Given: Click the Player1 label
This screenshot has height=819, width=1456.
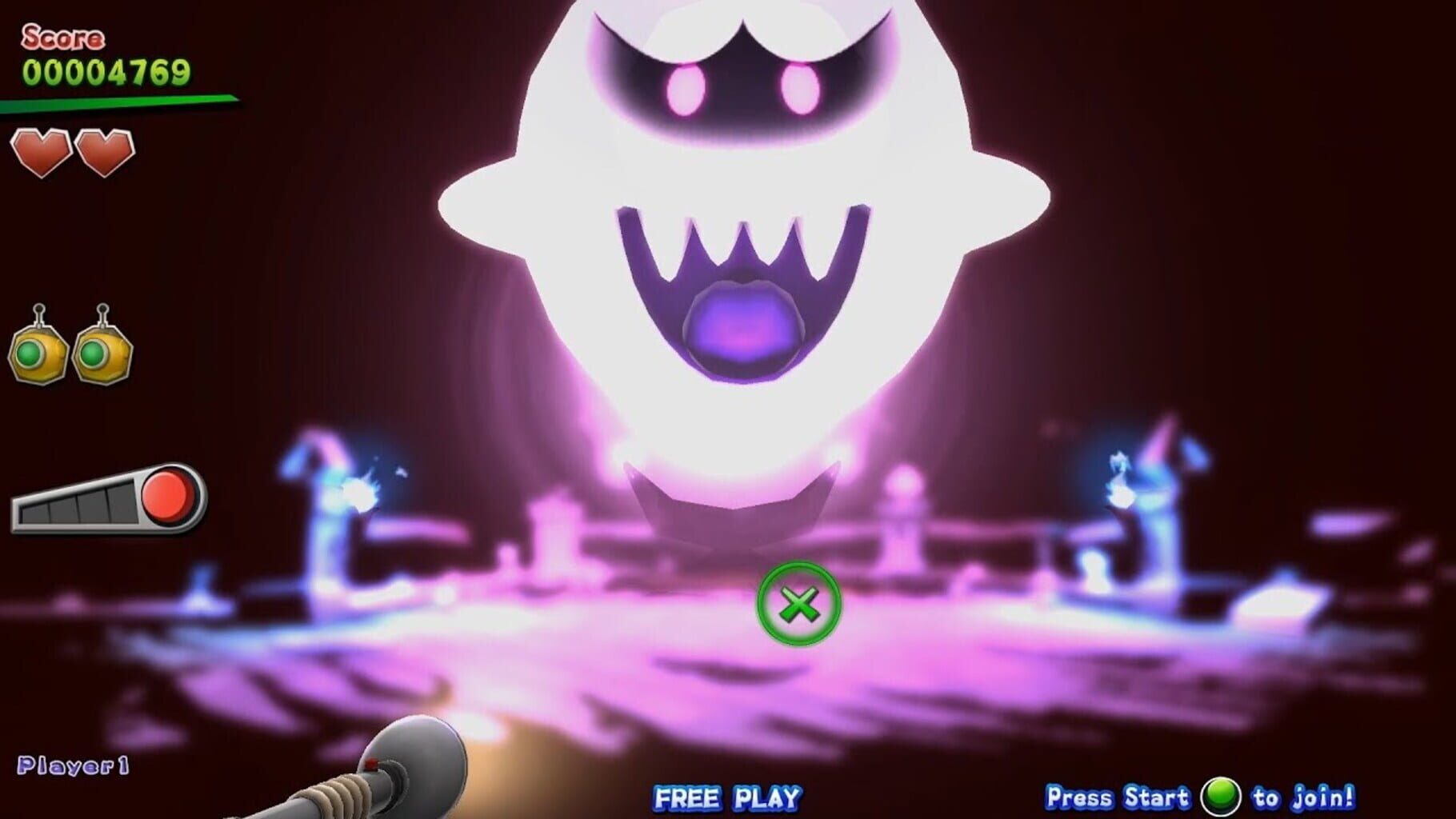Looking at the screenshot, I should pos(72,765).
